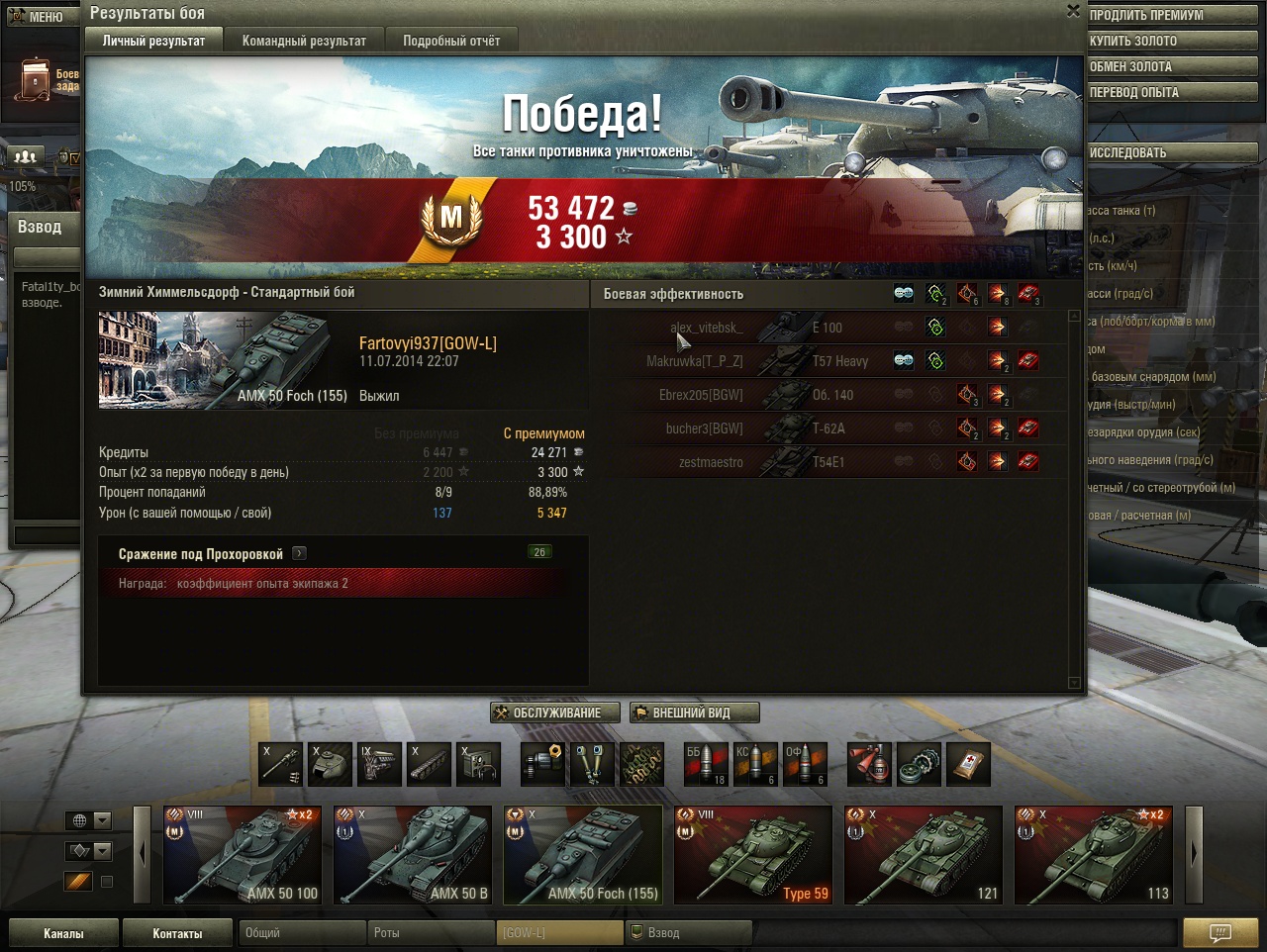The height and width of the screenshot is (952, 1267).
Task: Choose КУПИТЬ ЗОЛОТО
Action: coord(1171,41)
